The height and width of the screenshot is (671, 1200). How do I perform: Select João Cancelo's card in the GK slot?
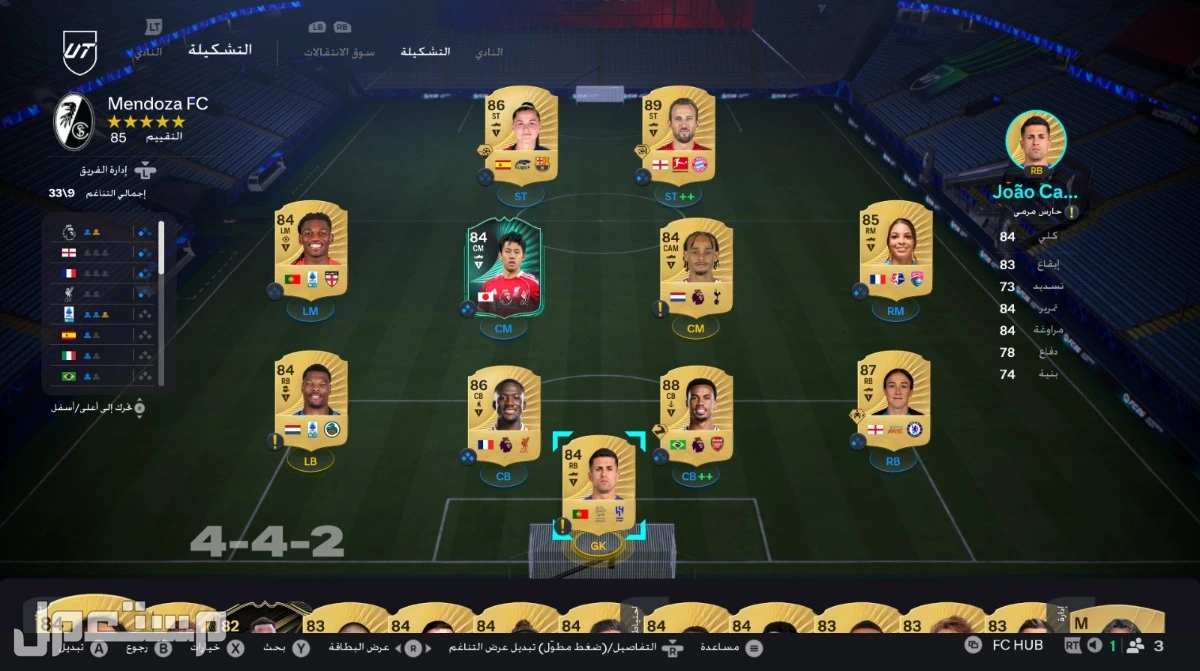click(599, 485)
